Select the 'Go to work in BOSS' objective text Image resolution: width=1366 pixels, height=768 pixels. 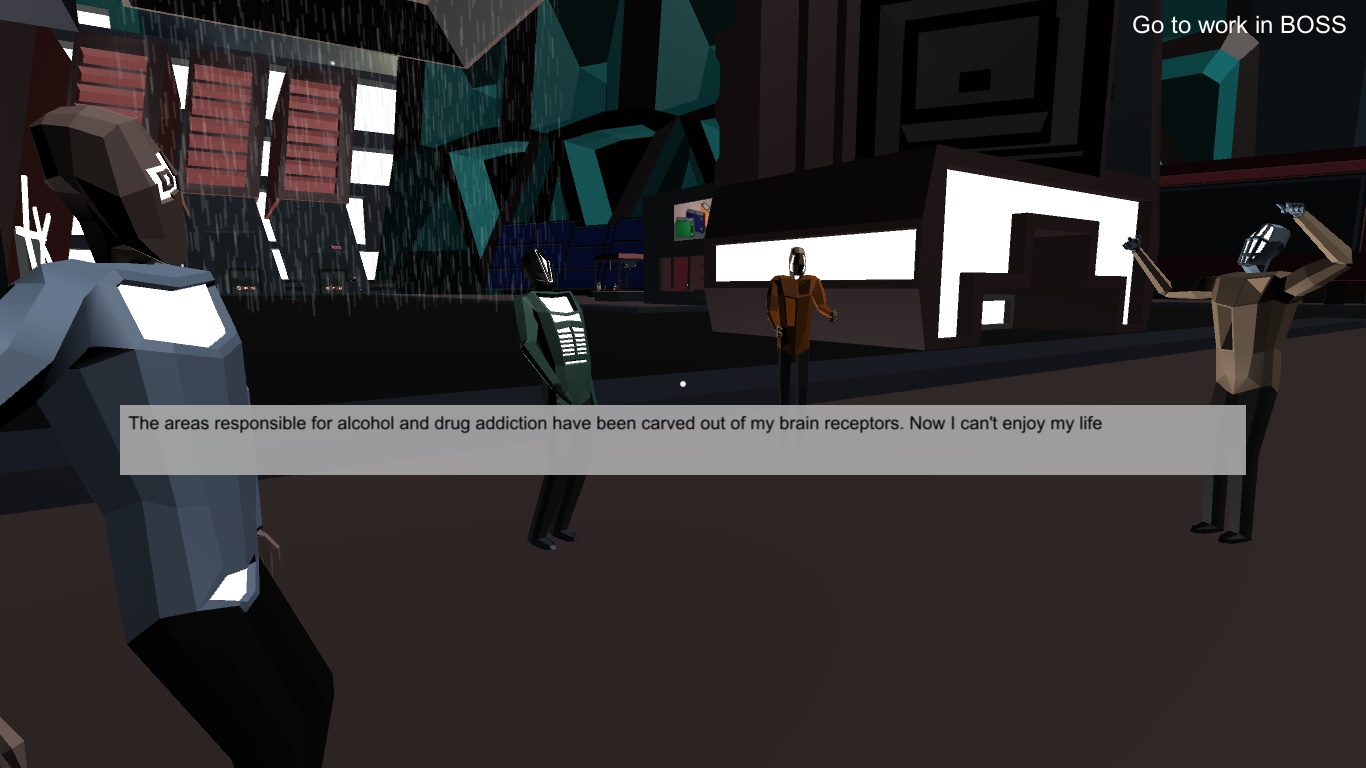[x=1239, y=25]
